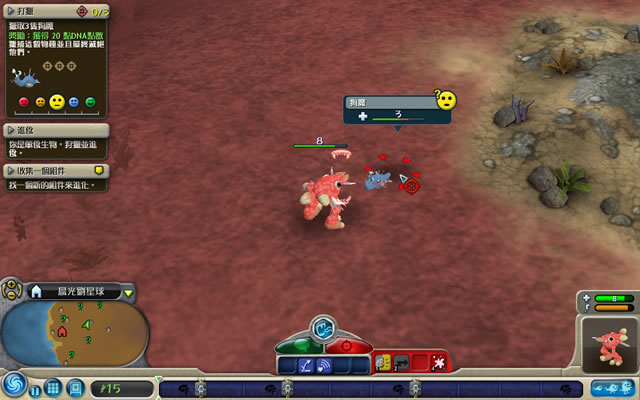Open the grid-icon collections button
The image size is (640, 400).
(x=54, y=387)
